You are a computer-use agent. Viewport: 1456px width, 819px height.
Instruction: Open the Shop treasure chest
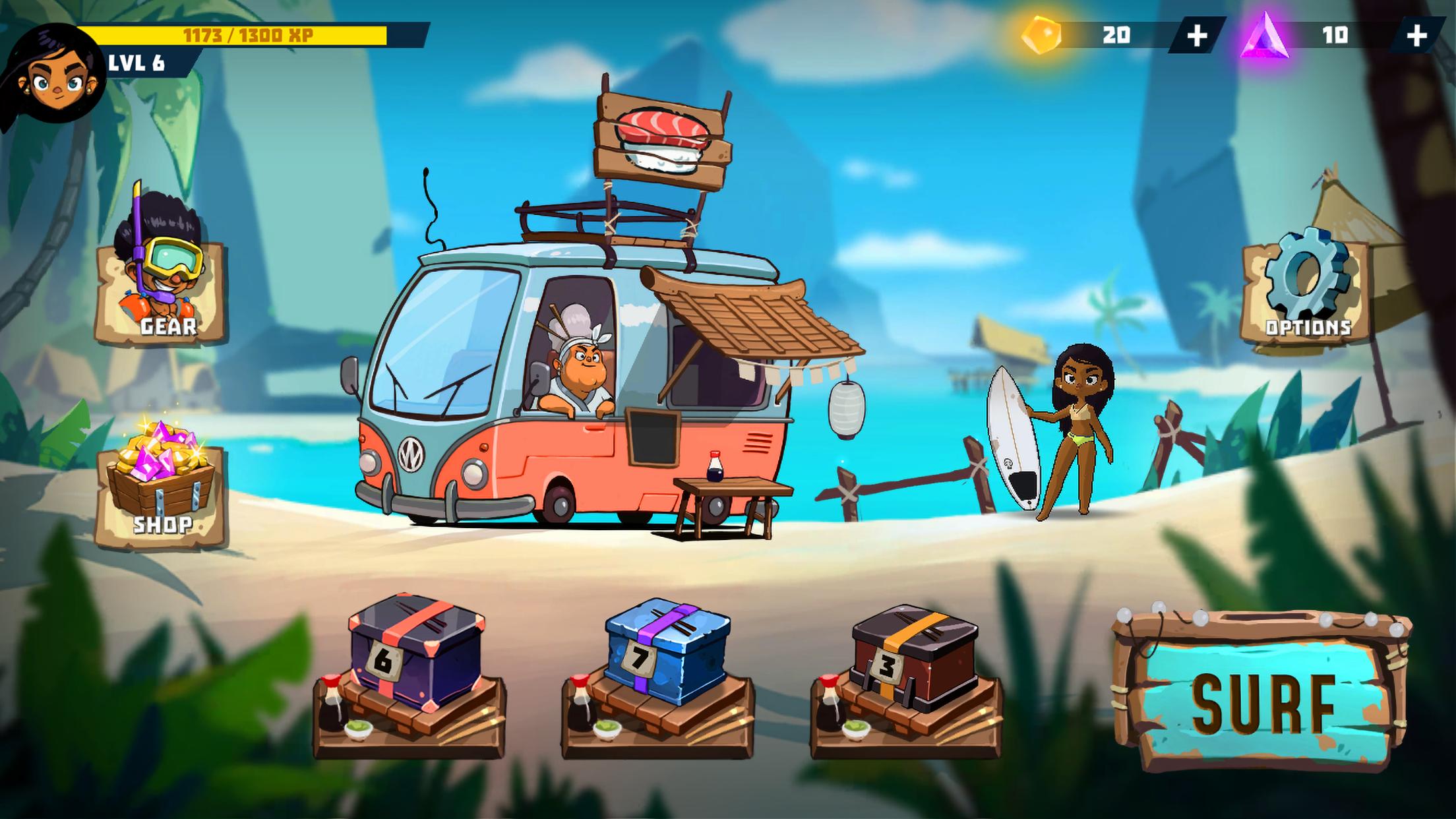[160, 488]
